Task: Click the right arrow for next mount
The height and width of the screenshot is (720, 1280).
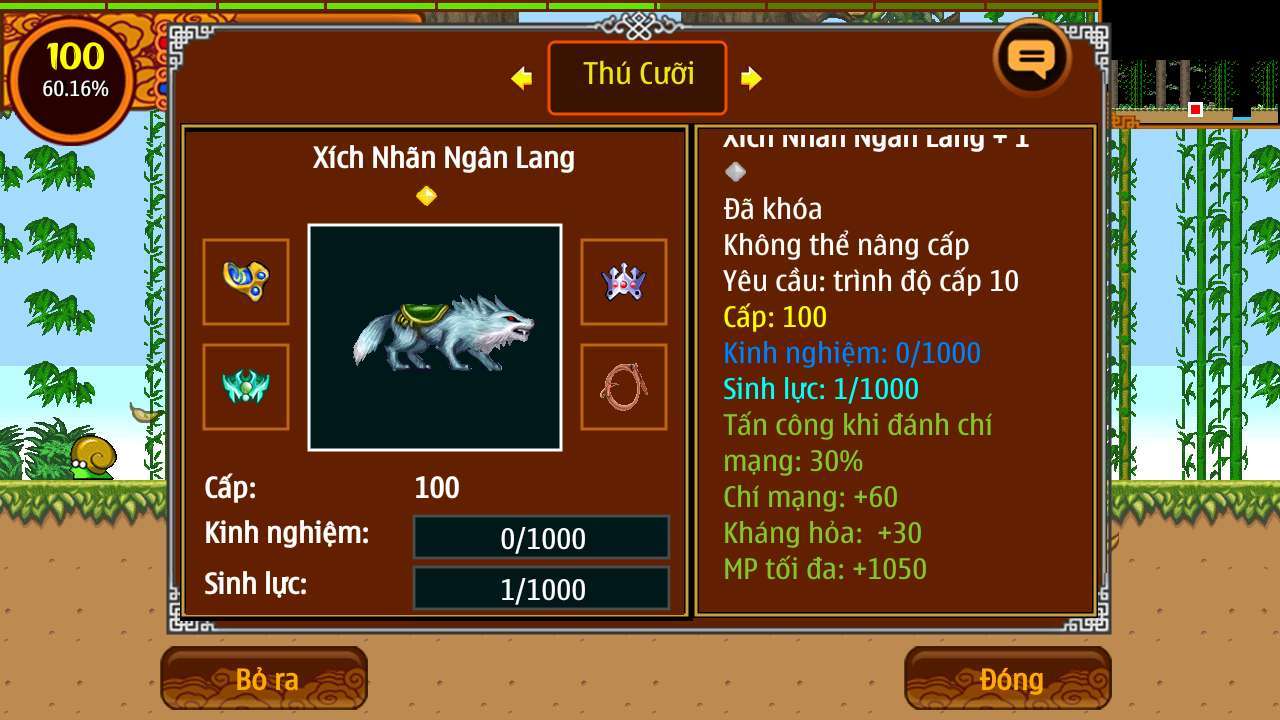Action: tap(754, 77)
